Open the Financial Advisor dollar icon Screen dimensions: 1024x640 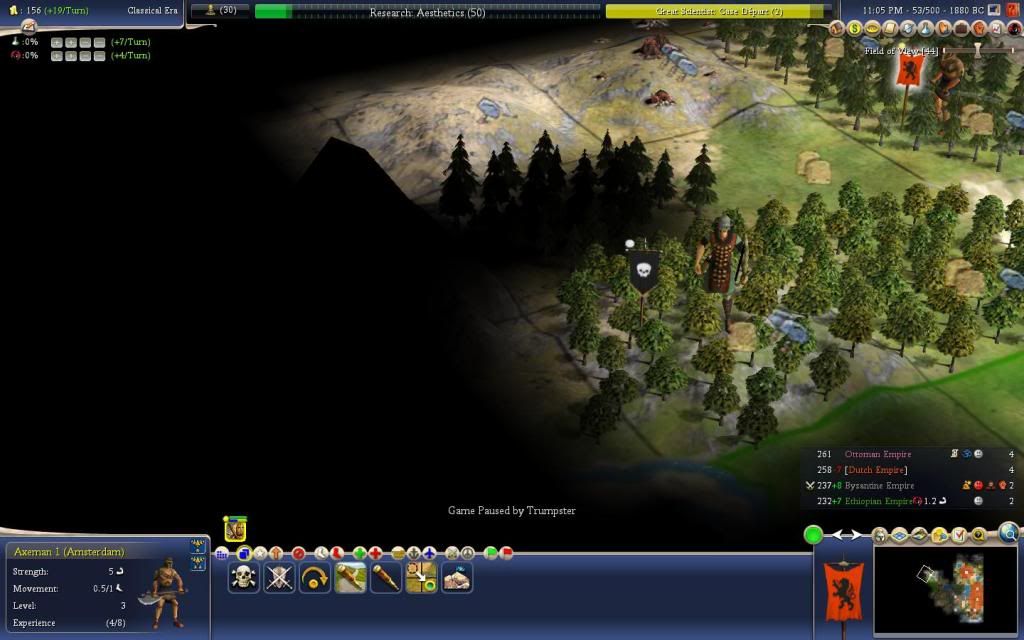tap(856, 28)
